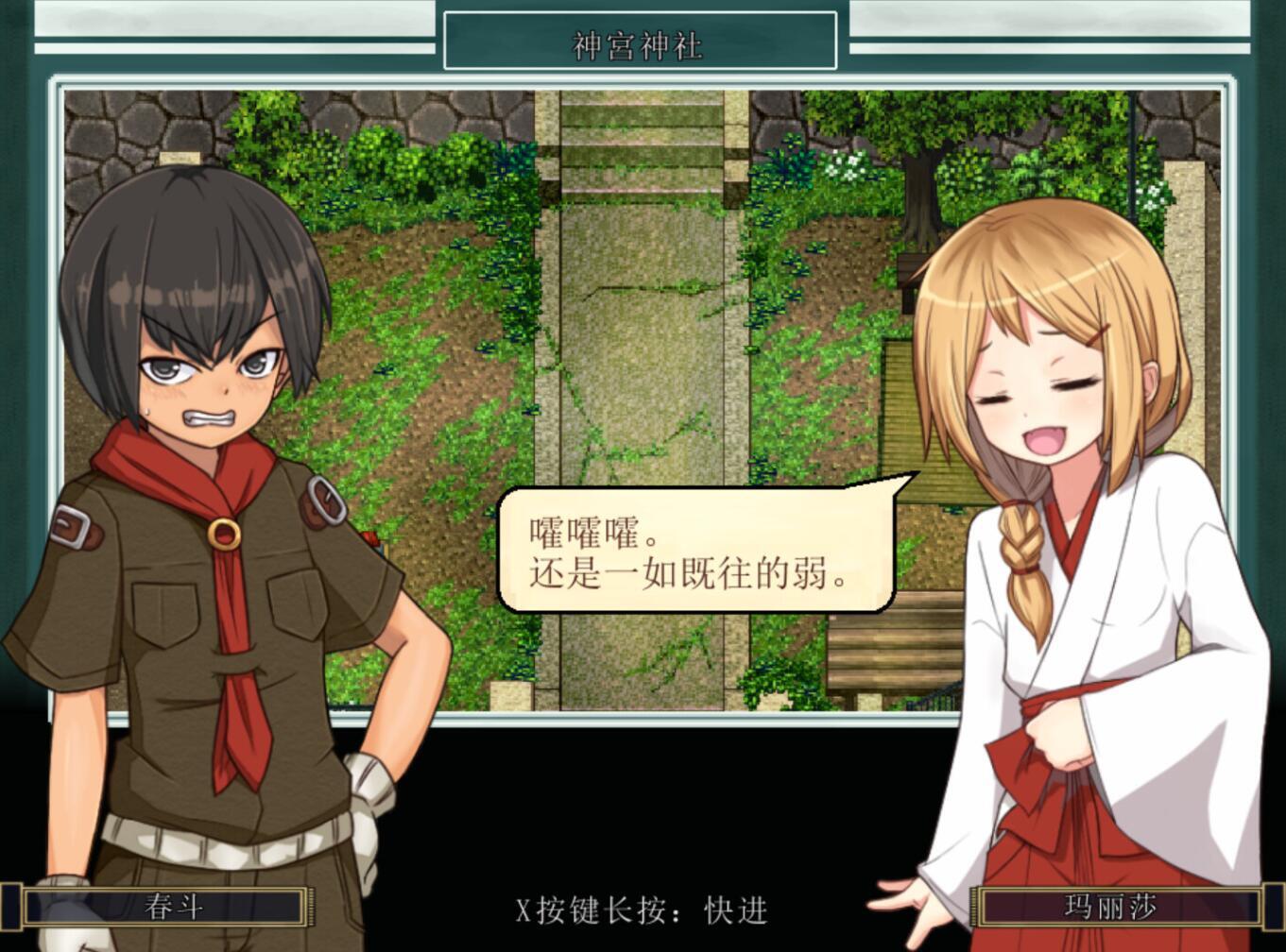Viewport: 1286px width, 952px height.
Task: Click Haruto's golden ring pendant
Action: (226, 535)
